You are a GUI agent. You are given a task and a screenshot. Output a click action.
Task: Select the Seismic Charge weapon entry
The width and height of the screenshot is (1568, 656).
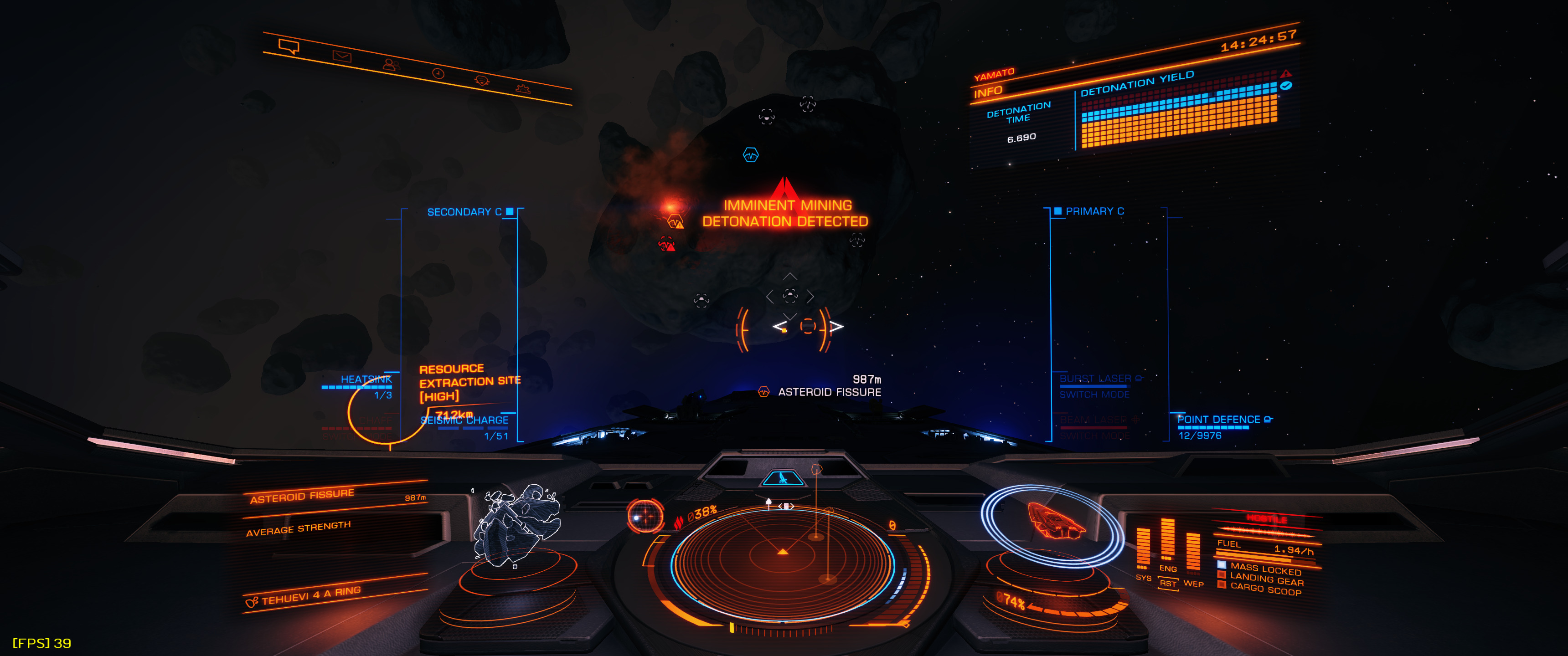click(465, 420)
